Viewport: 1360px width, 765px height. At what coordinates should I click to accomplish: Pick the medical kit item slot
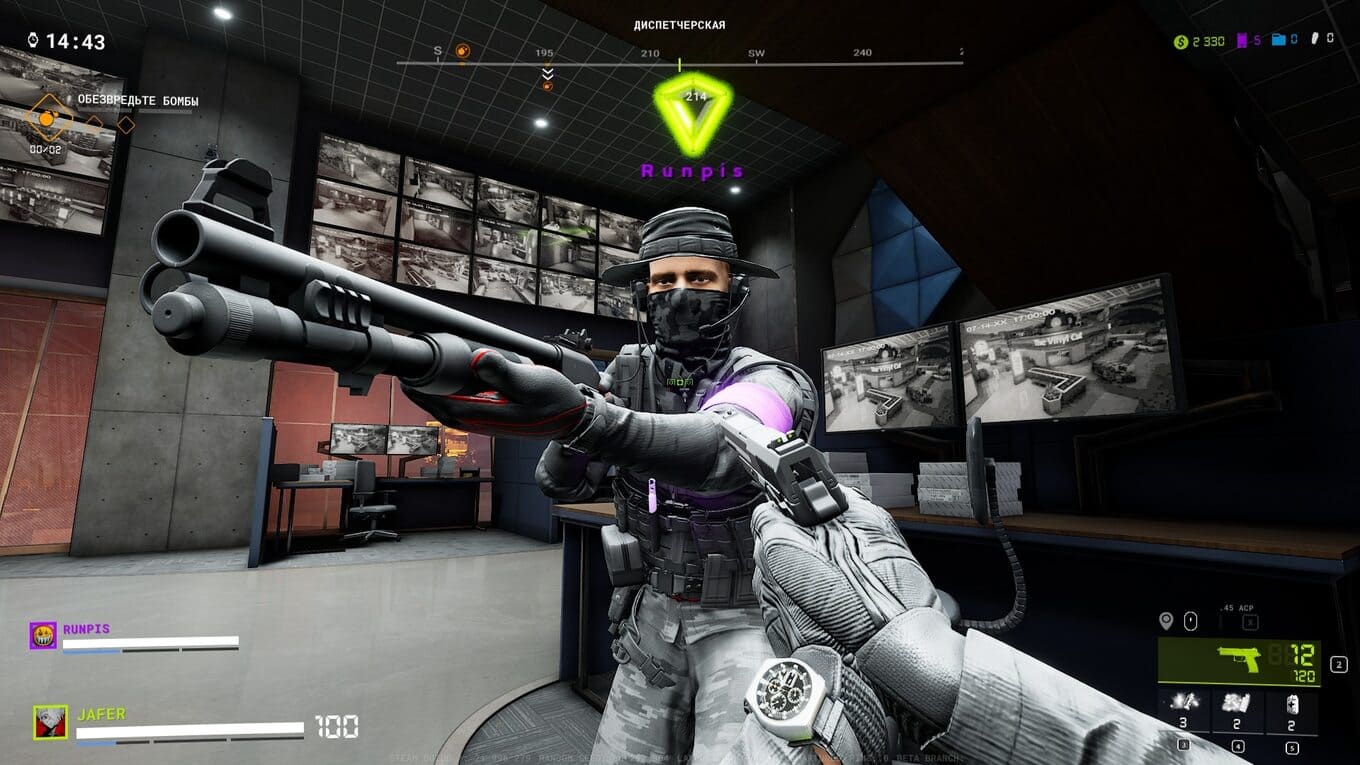[1292, 707]
